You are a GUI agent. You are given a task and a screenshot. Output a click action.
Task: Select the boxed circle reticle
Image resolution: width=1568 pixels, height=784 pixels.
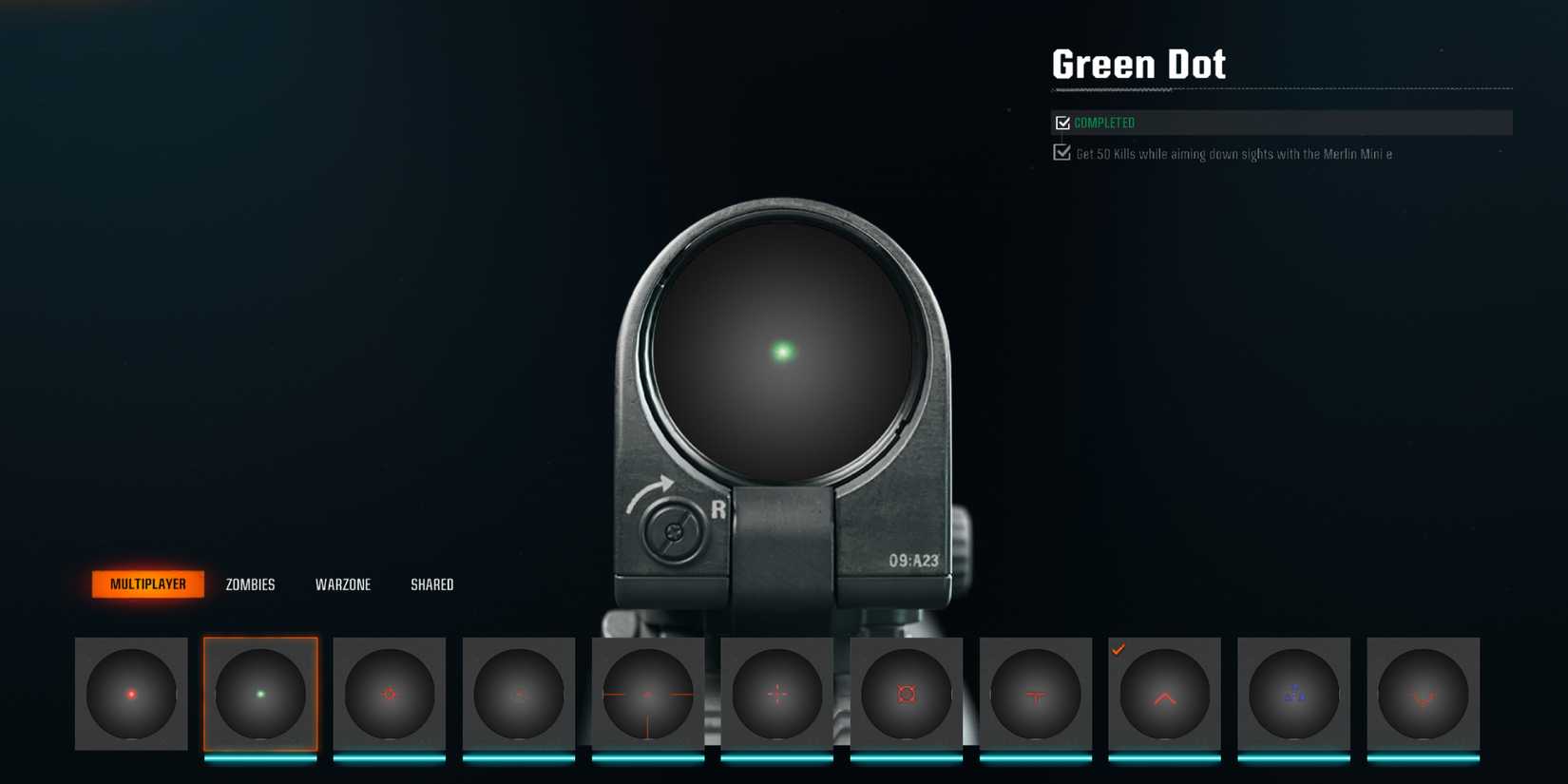(906, 695)
